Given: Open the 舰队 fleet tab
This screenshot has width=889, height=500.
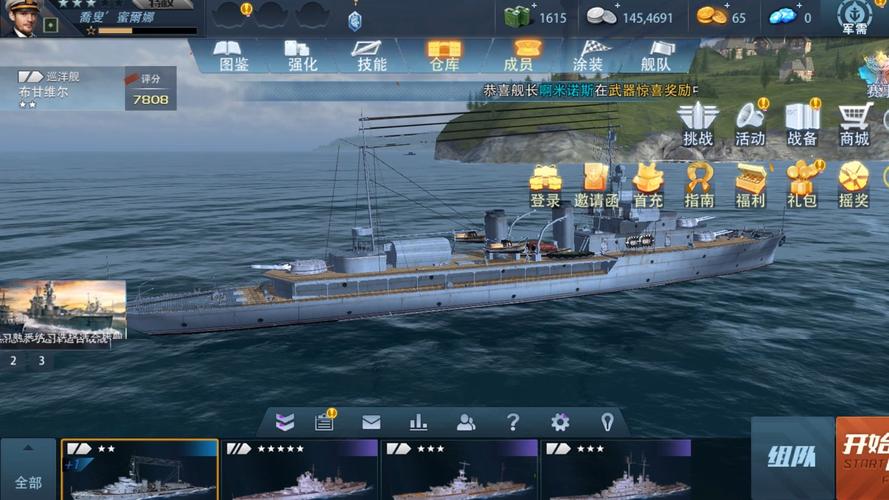Looking at the screenshot, I should point(656,56).
